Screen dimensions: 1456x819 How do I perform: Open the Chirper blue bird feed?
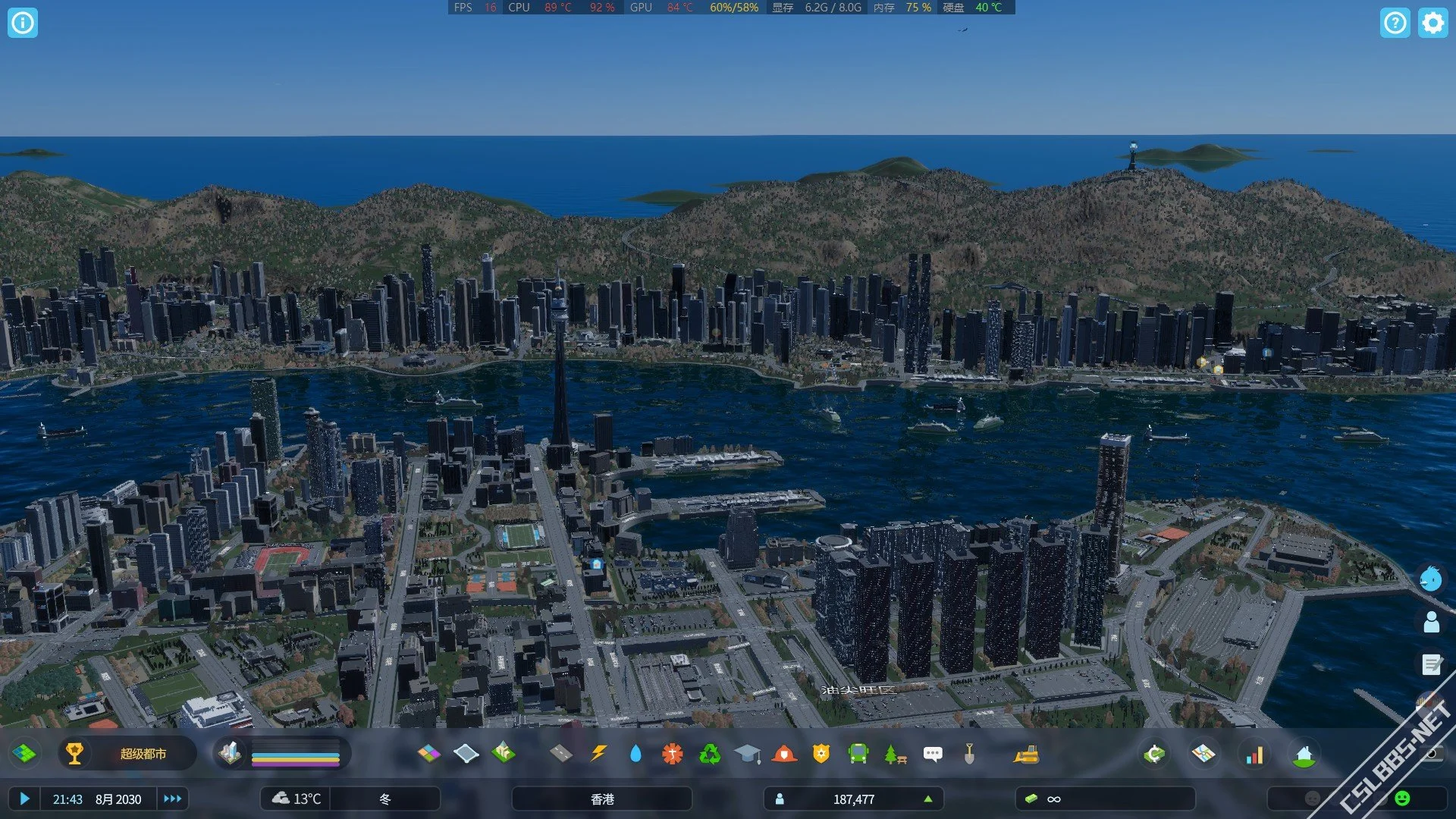tap(1430, 579)
